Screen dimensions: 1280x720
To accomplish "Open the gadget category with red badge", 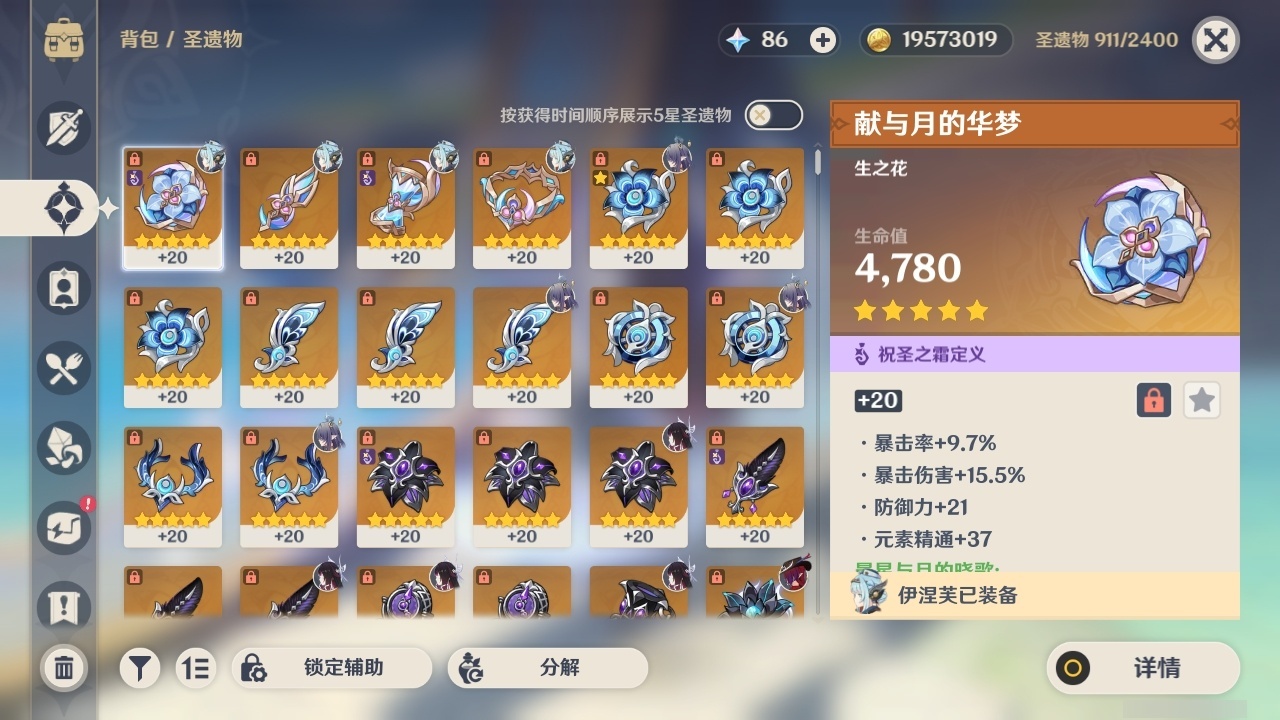I will [63, 528].
